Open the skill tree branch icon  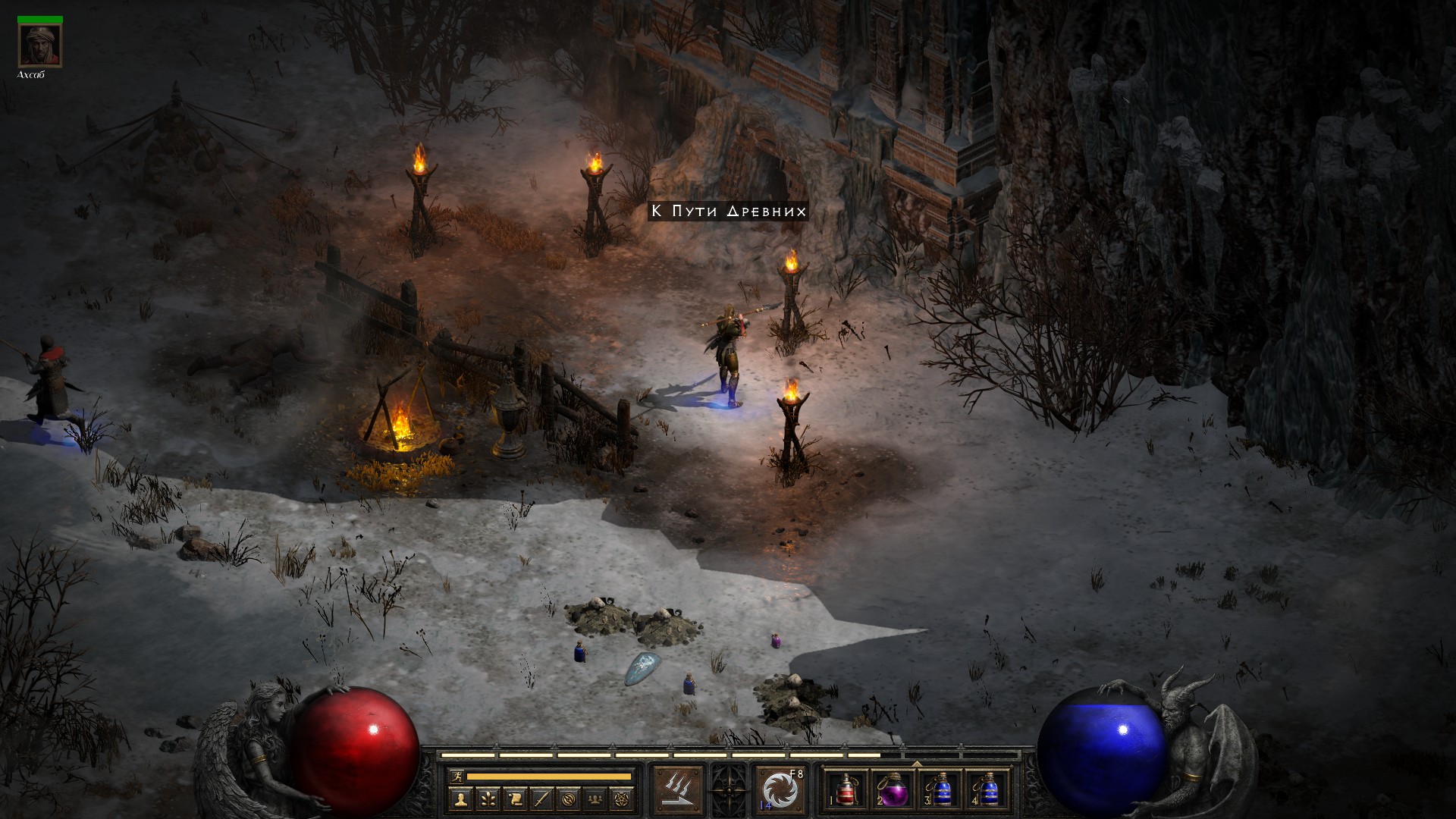pos(488,799)
